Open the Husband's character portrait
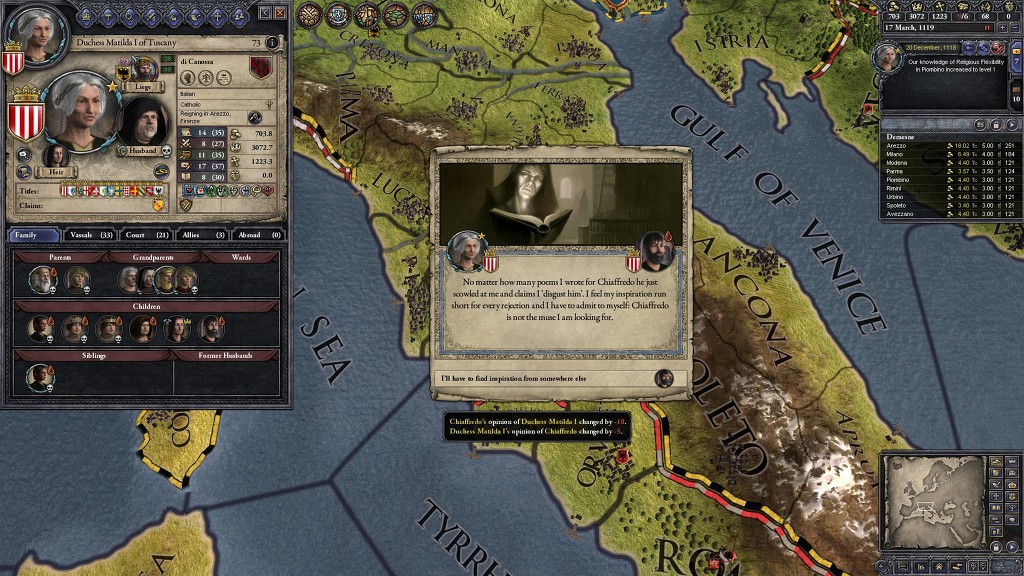Image resolution: width=1024 pixels, height=576 pixels. tap(145, 122)
